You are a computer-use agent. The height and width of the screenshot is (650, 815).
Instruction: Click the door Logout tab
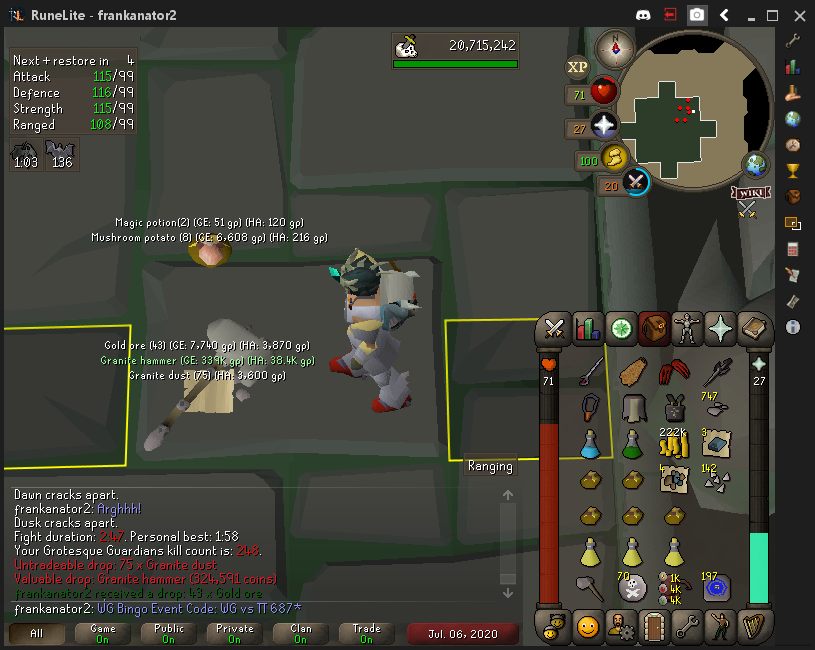[654, 627]
